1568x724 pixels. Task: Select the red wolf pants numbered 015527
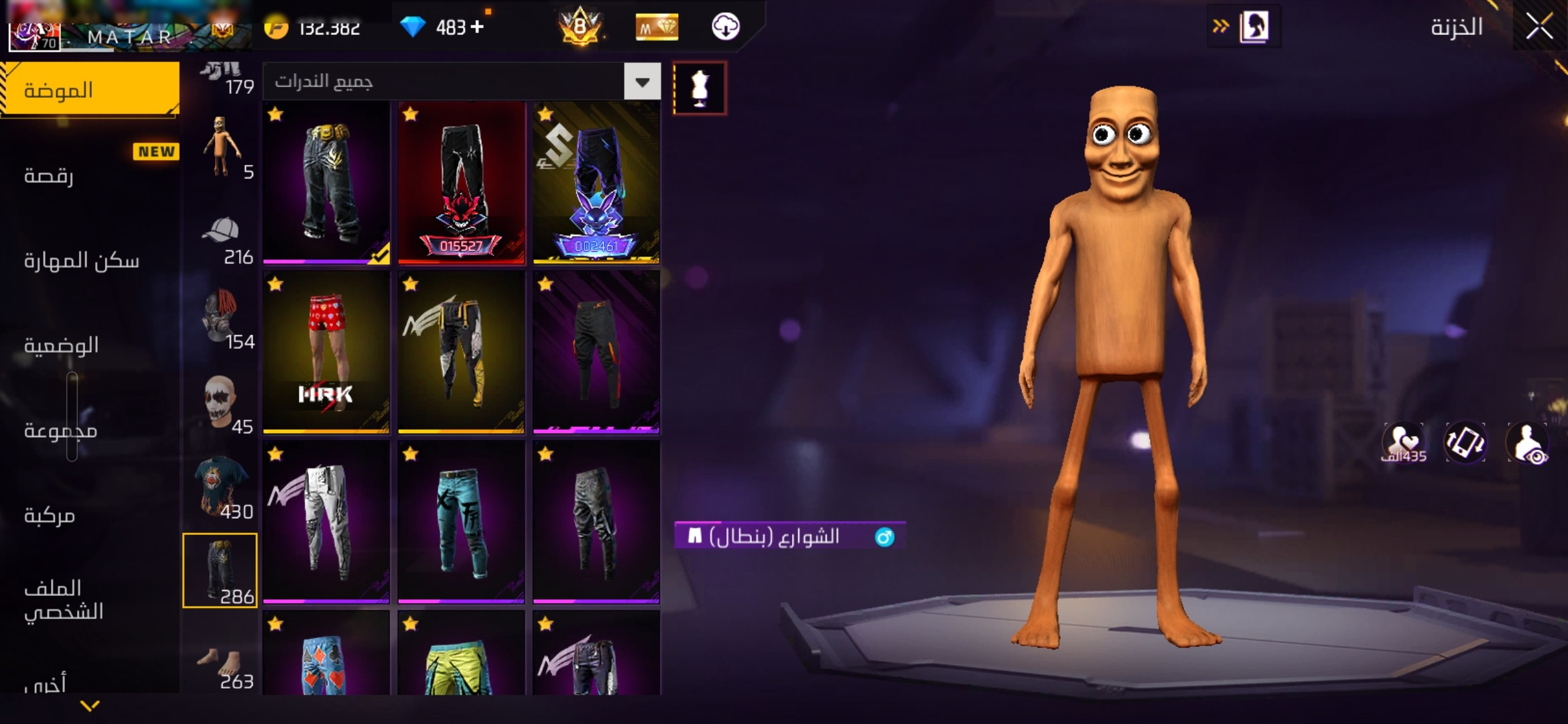tap(461, 182)
